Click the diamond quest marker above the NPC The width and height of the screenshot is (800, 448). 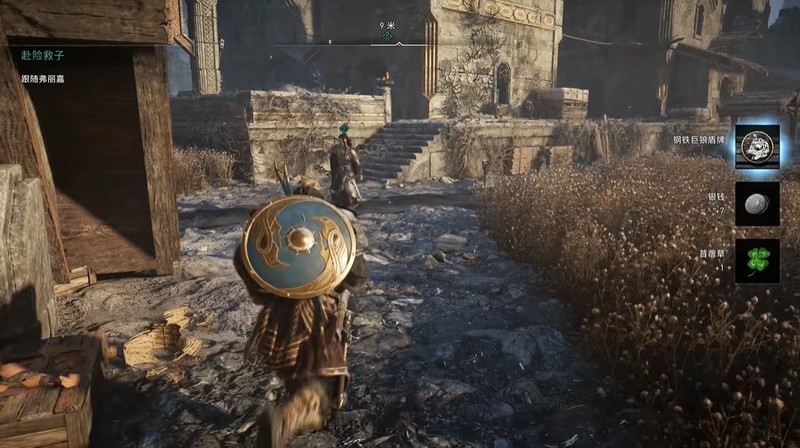click(343, 129)
